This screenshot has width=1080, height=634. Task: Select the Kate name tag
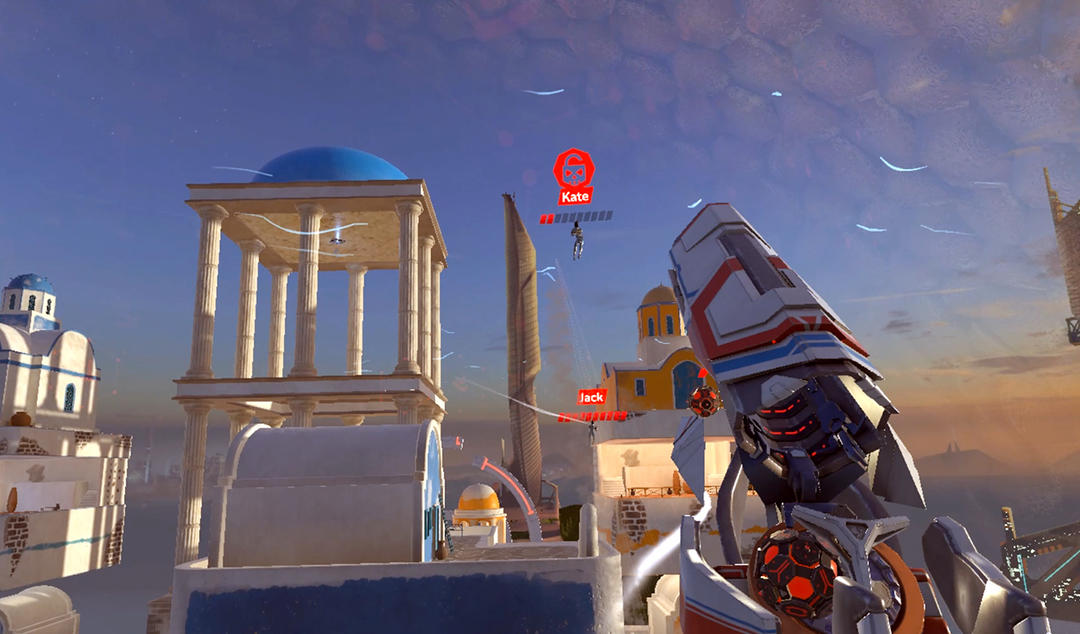click(x=575, y=197)
